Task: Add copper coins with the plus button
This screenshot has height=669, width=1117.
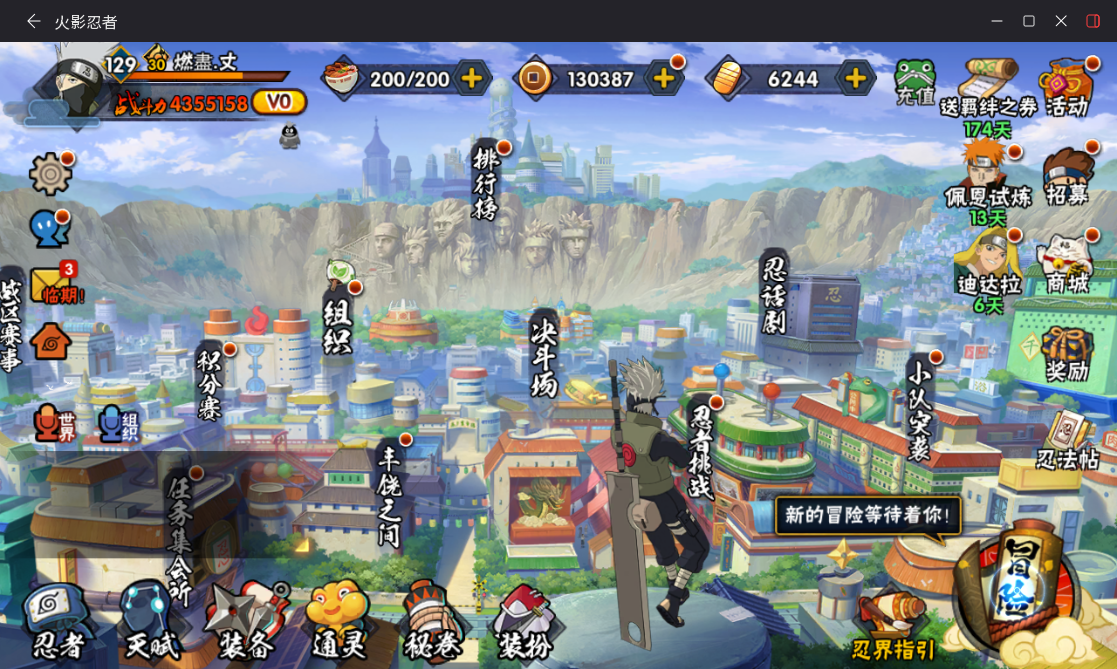Action: (663, 78)
